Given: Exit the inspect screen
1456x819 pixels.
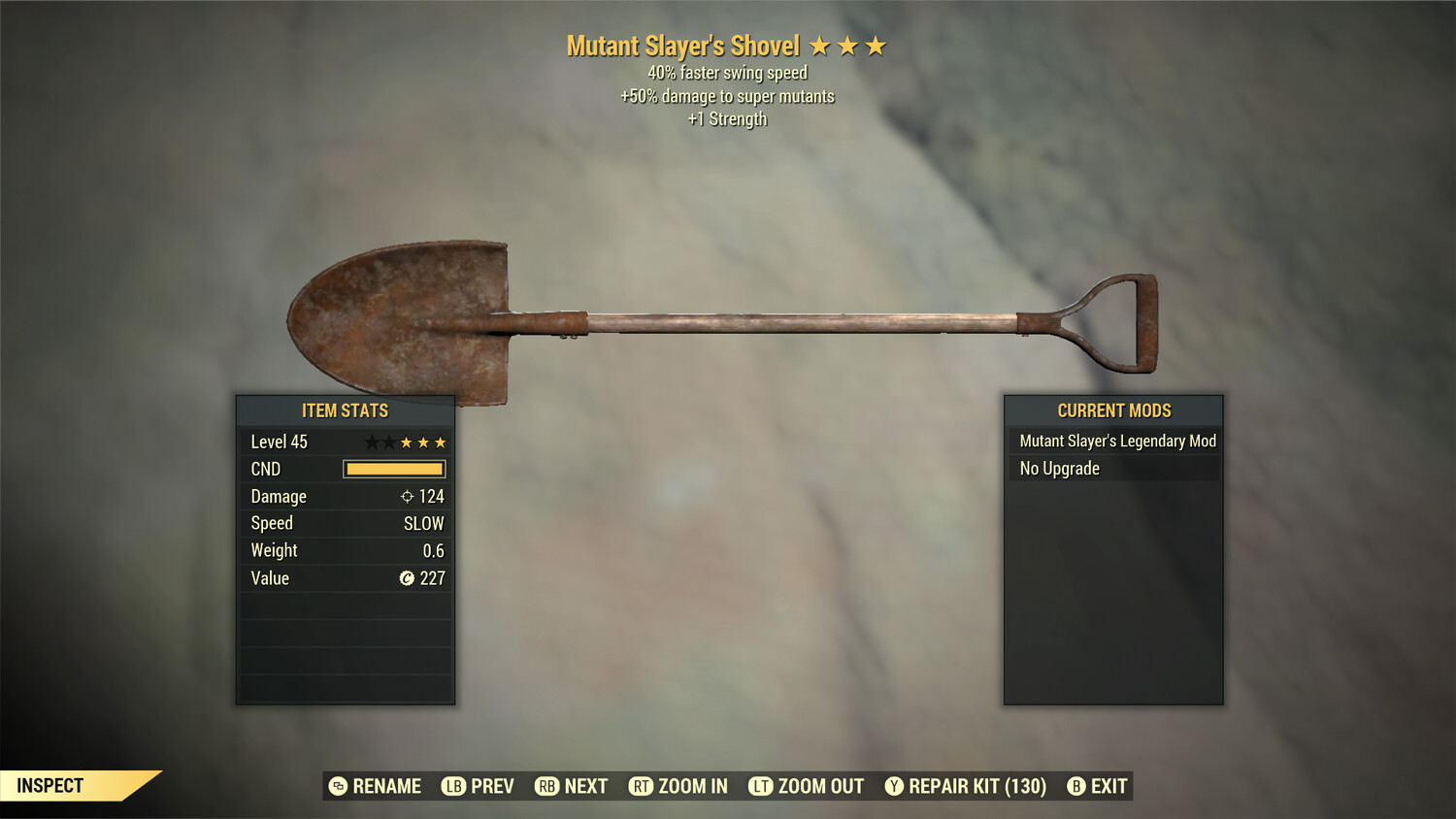Looking at the screenshot, I should point(1097,786).
